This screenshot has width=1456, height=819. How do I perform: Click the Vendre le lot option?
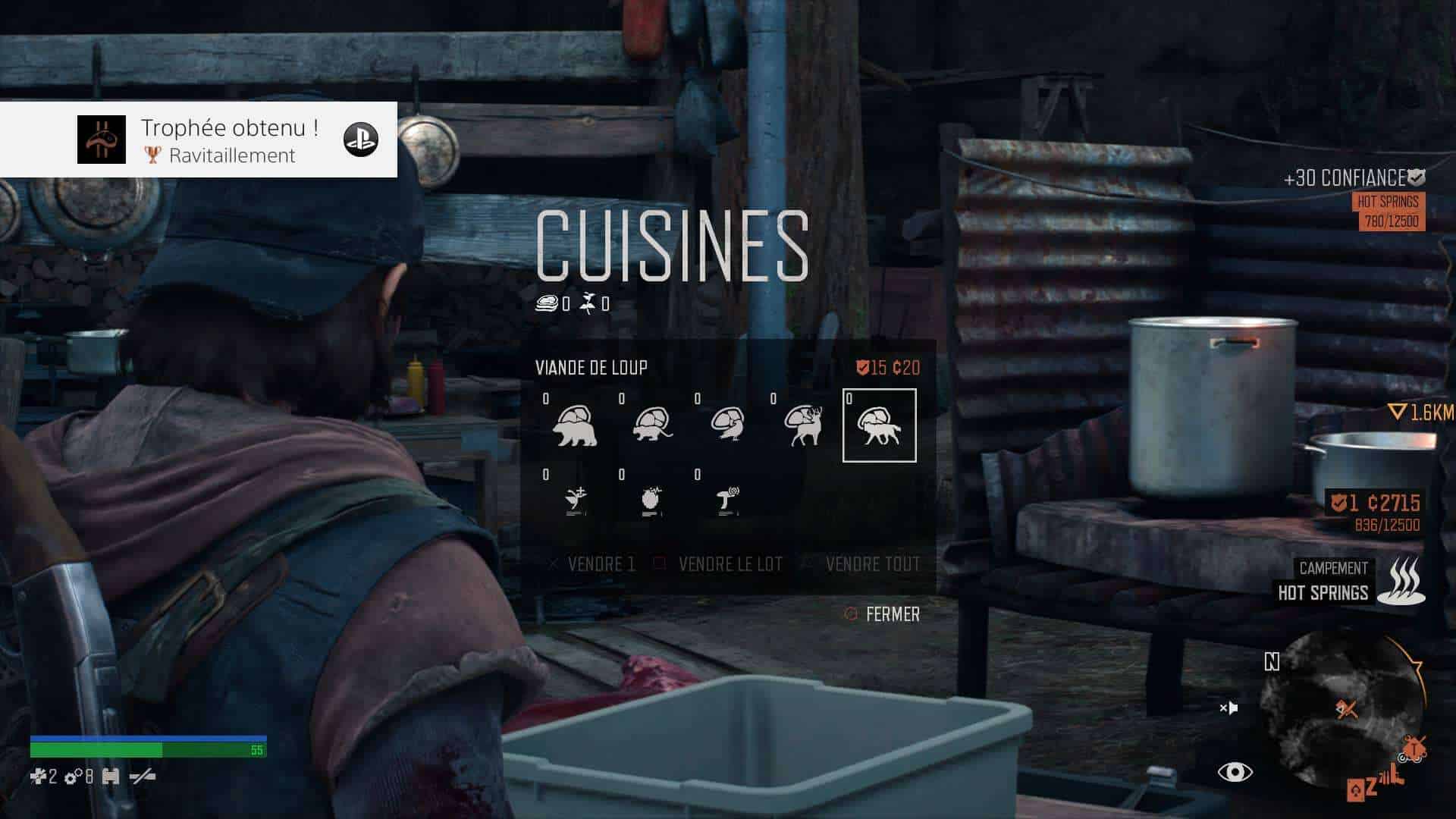click(x=719, y=564)
